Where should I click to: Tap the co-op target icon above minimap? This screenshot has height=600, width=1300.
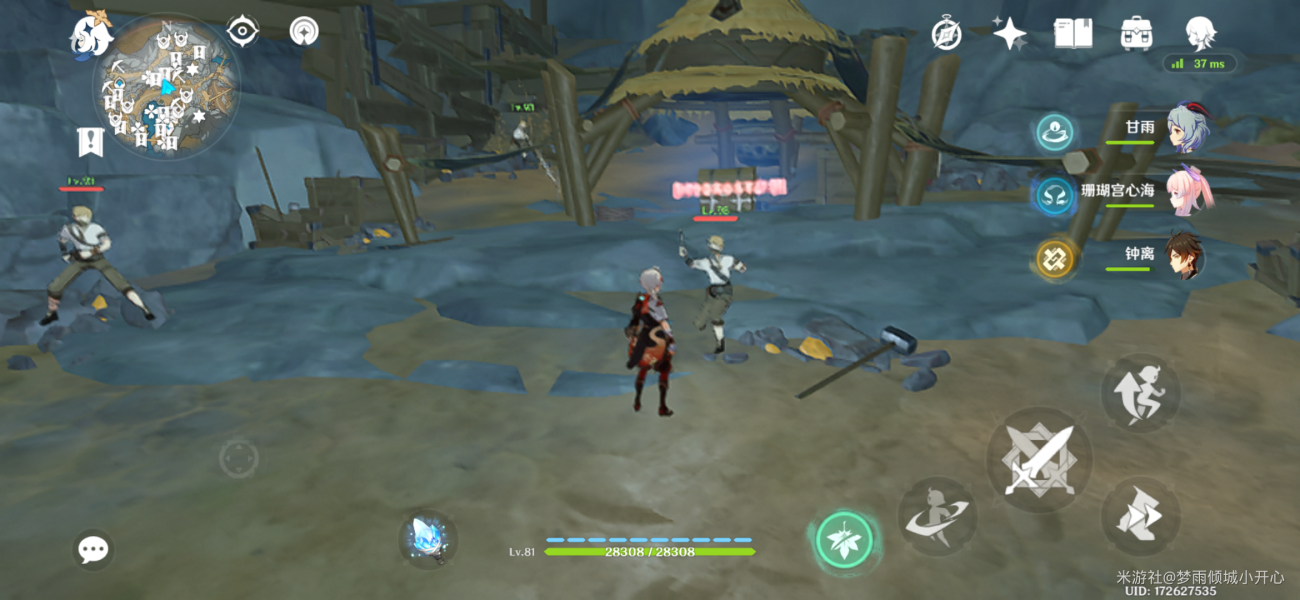(x=304, y=31)
